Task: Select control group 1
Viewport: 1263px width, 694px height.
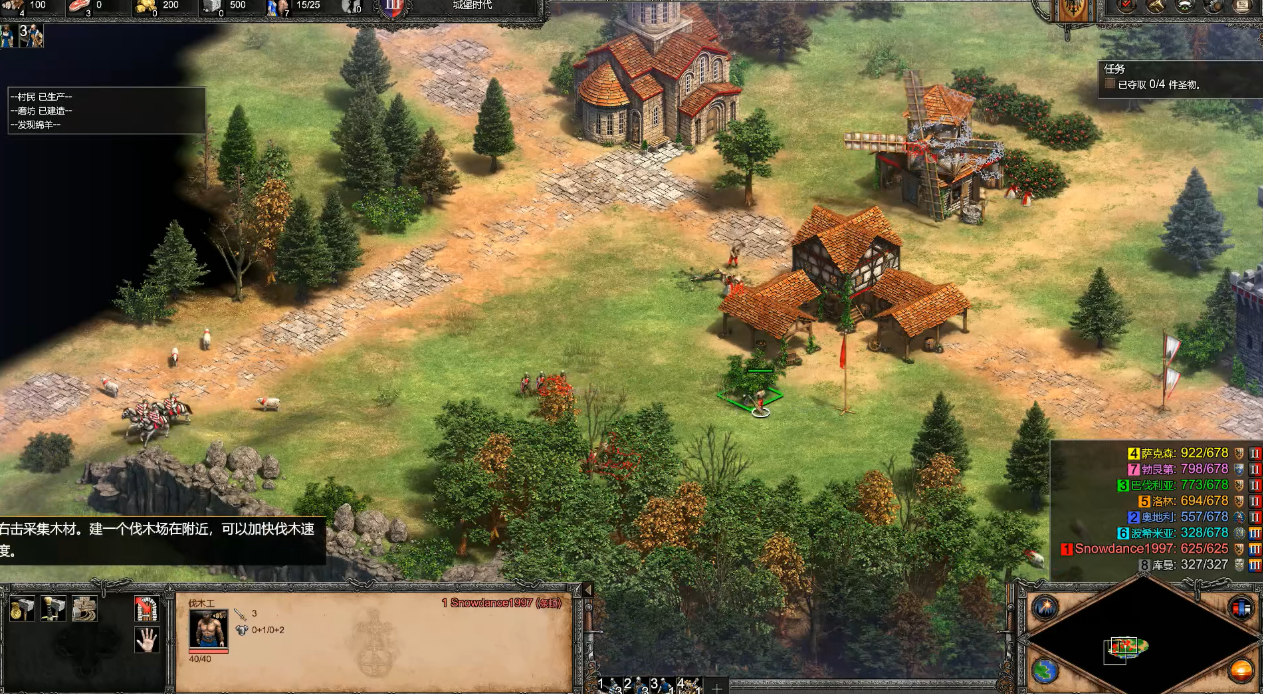Action: (x=612, y=686)
